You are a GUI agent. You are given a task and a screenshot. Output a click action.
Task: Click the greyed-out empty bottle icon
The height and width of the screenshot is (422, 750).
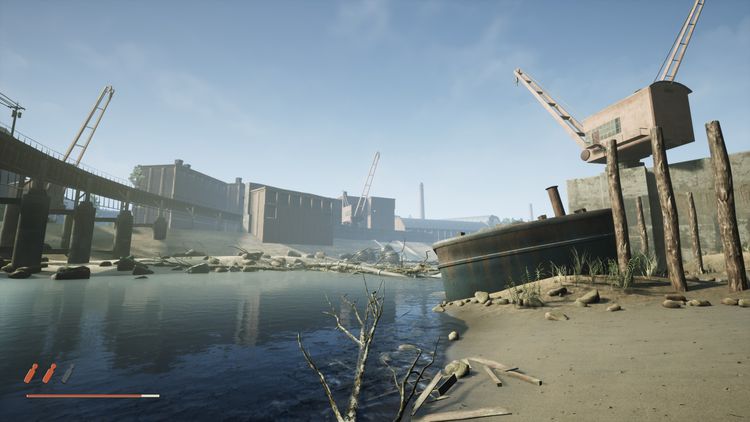point(67,373)
